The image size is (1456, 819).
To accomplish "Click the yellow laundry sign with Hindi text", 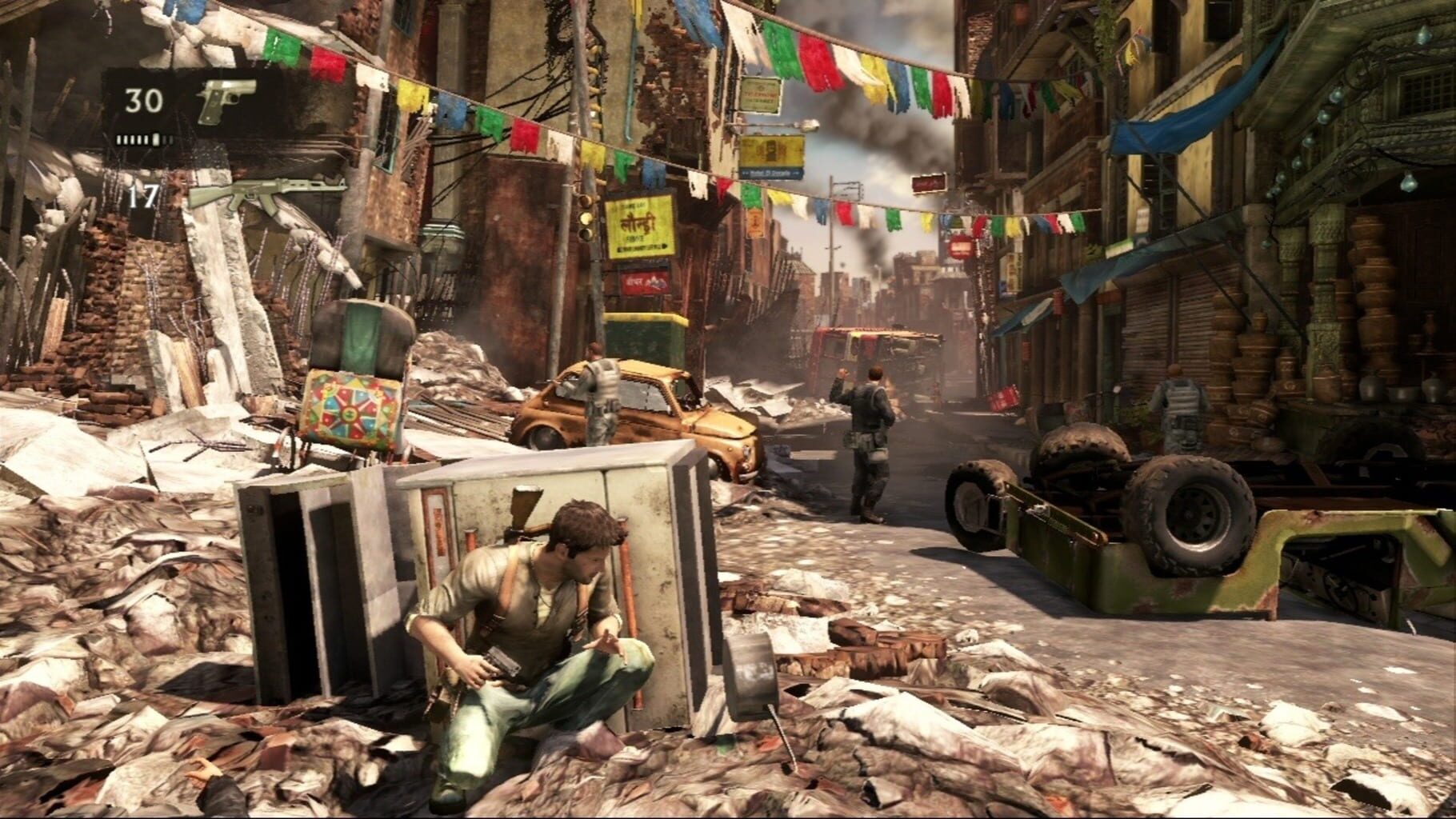I will pyautogui.click(x=640, y=225).
